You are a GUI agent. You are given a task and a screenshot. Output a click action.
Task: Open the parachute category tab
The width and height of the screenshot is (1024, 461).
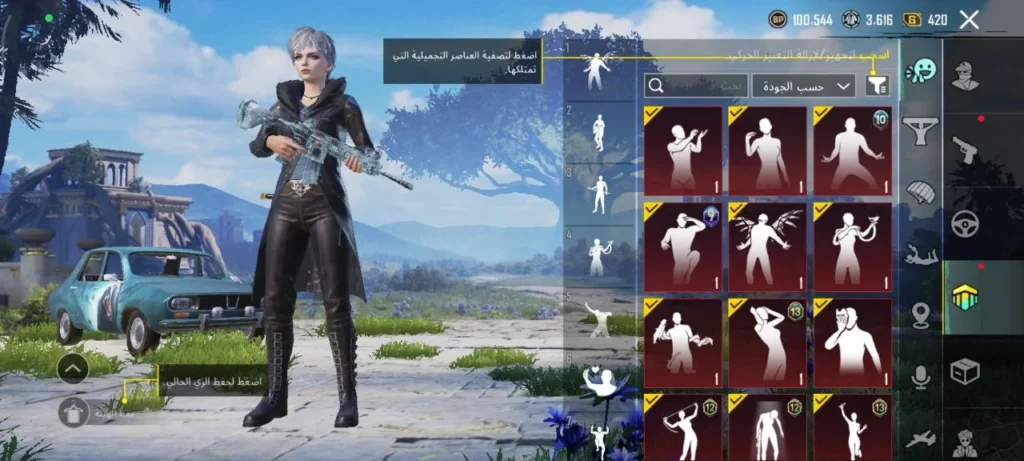coord(919,192)
